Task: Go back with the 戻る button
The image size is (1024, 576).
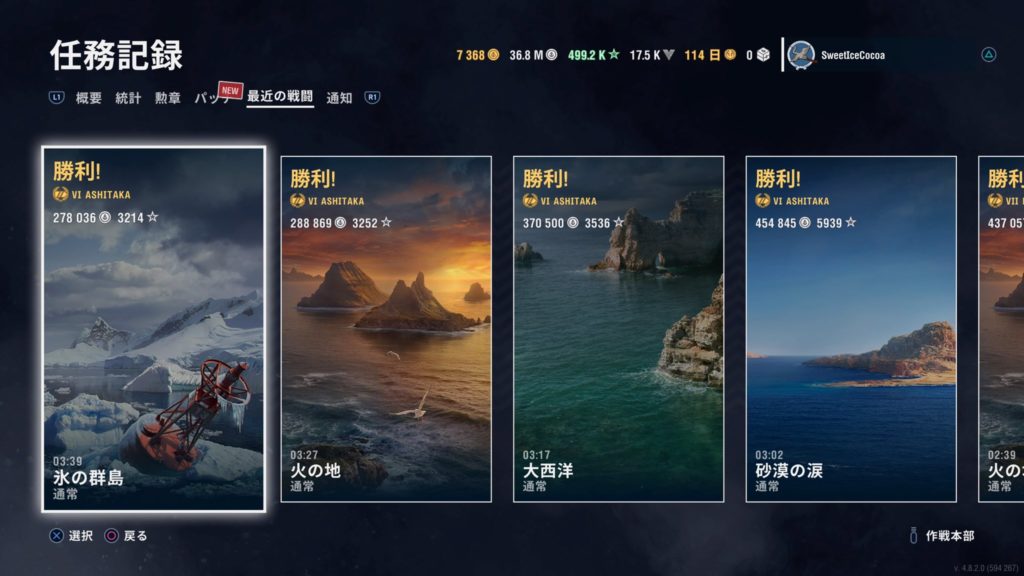Action: pos(126,536)
